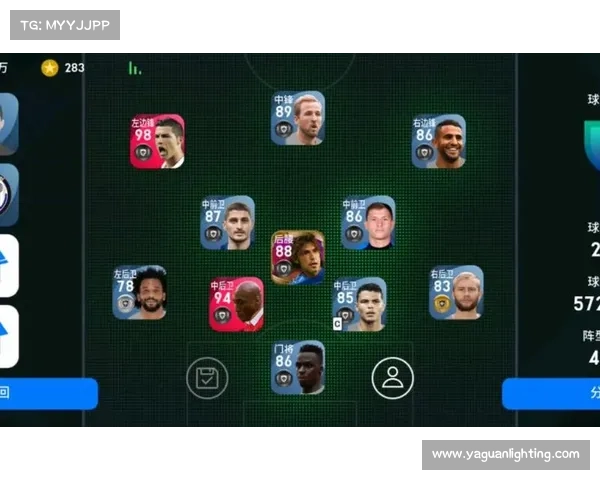The width and height of the screenshot is (600, 480).
Task: Open the round person silhouette button
Action: pos(392,377)
